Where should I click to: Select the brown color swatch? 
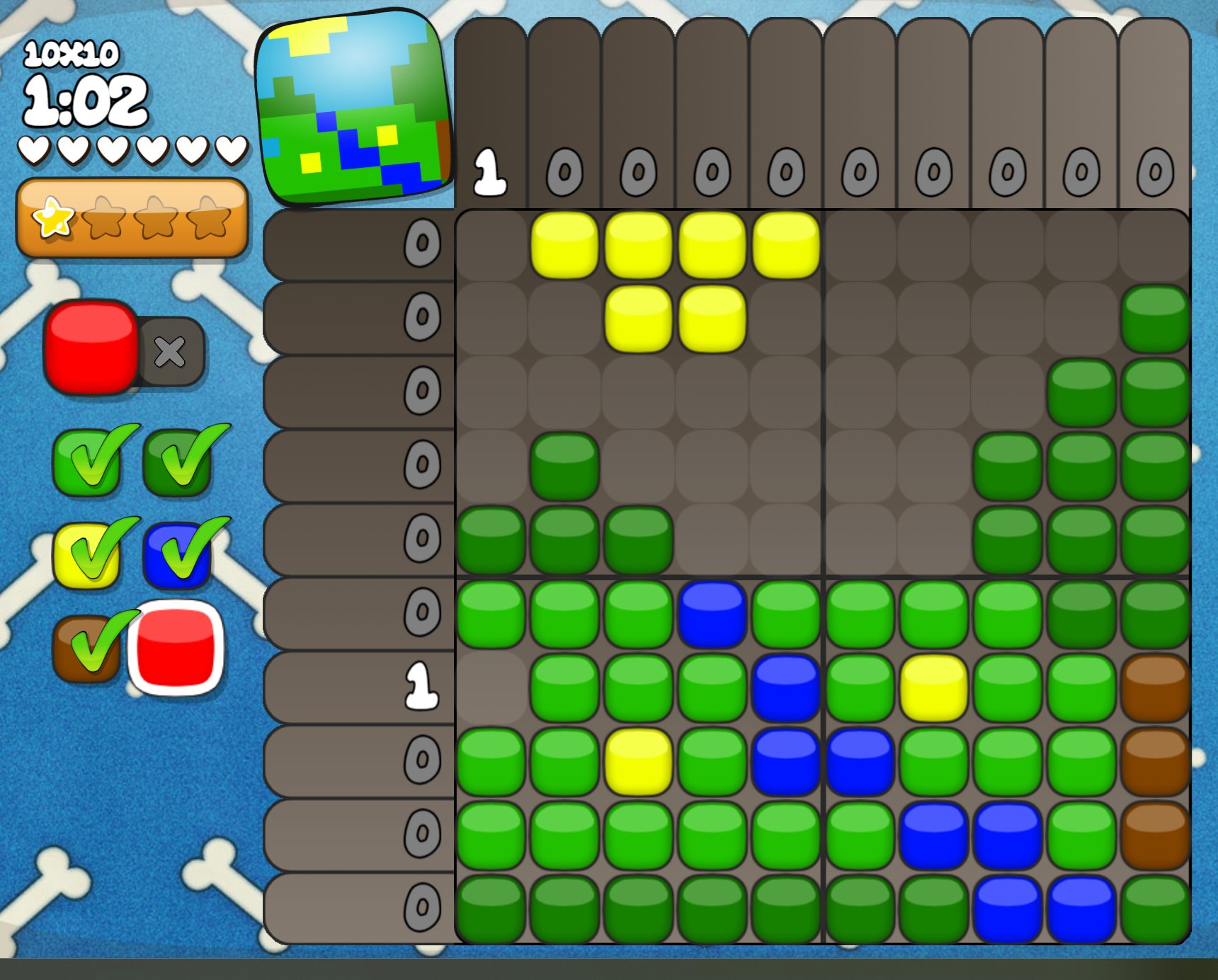point(86,647)
